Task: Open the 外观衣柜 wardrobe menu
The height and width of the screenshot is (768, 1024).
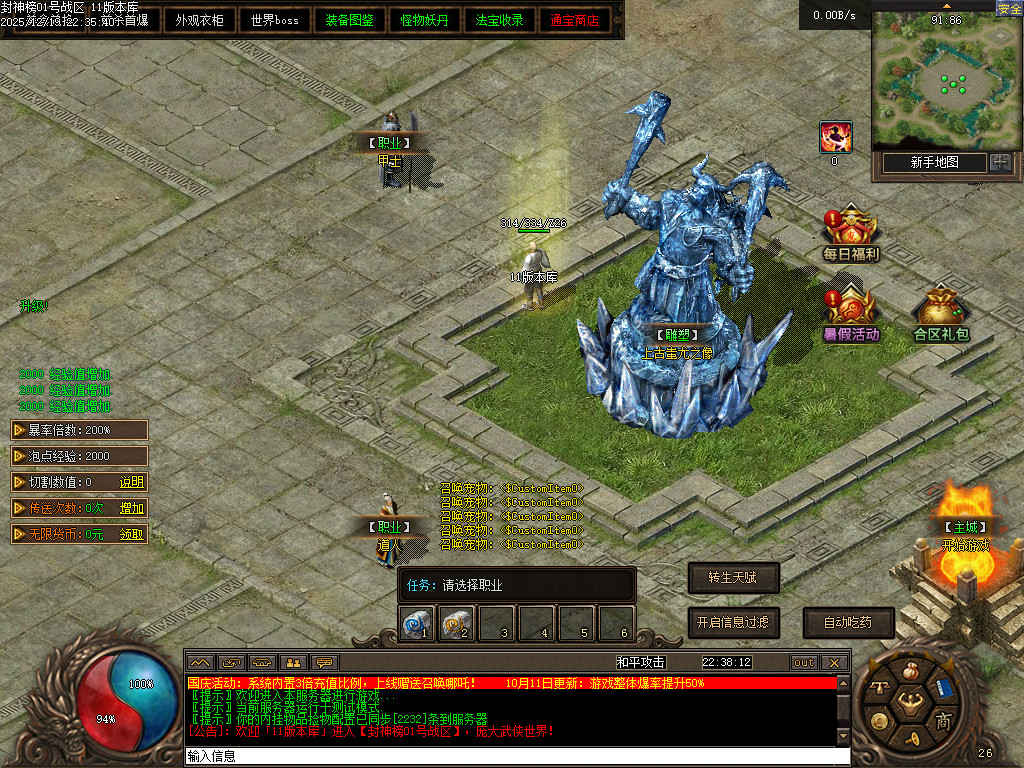Action: [199, 20]
